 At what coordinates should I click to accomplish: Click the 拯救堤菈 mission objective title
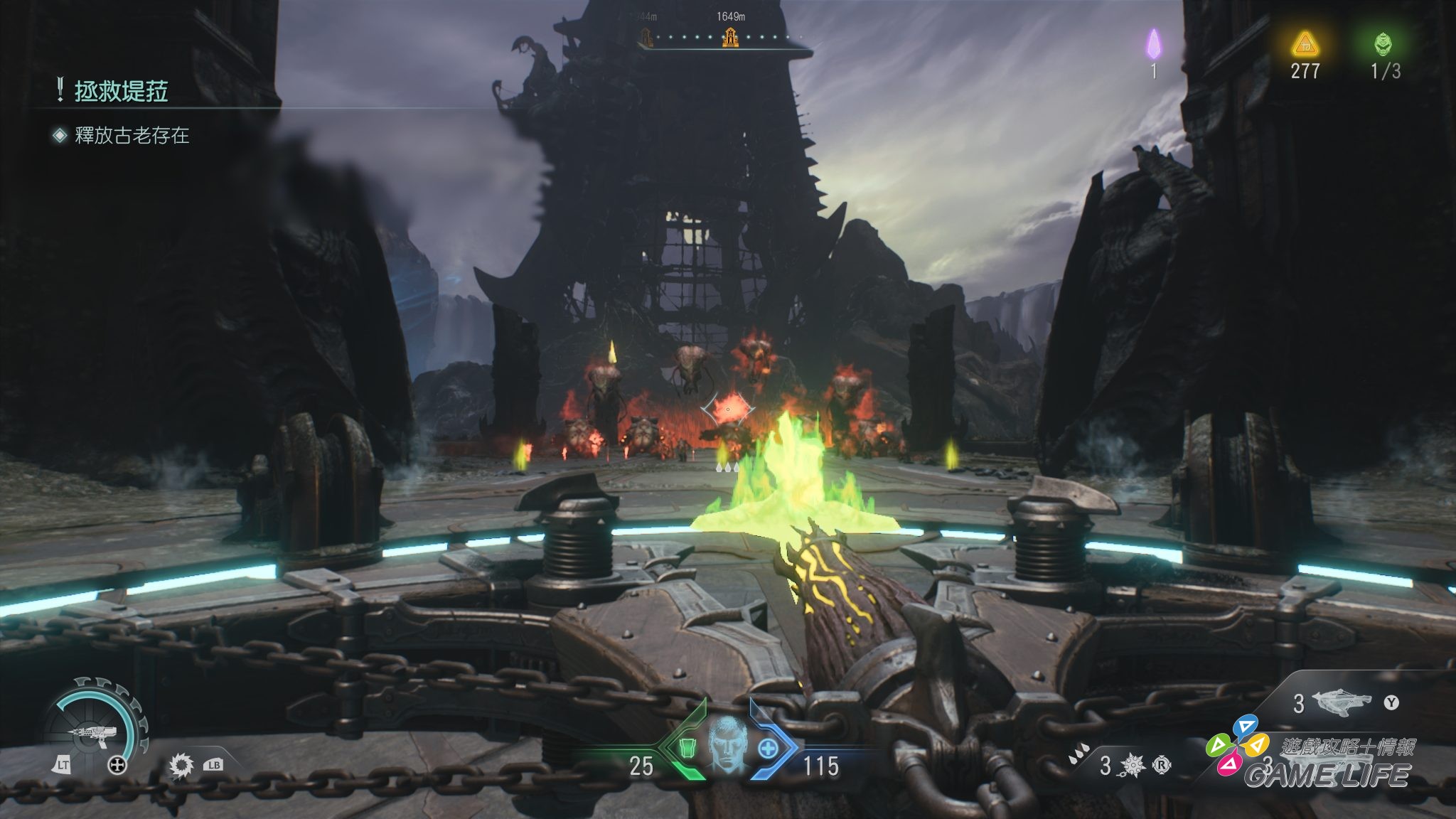(x=121, y=92)
